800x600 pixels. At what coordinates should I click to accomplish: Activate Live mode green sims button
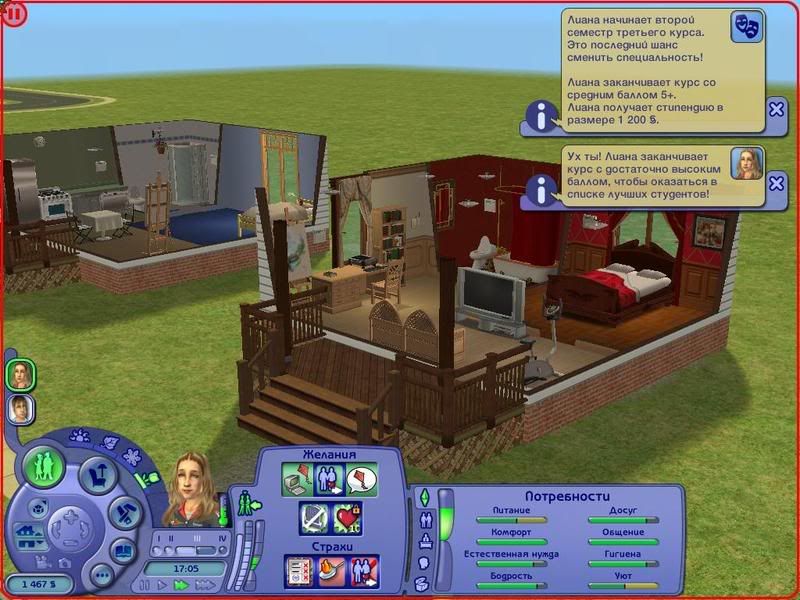tap(44, 467)
